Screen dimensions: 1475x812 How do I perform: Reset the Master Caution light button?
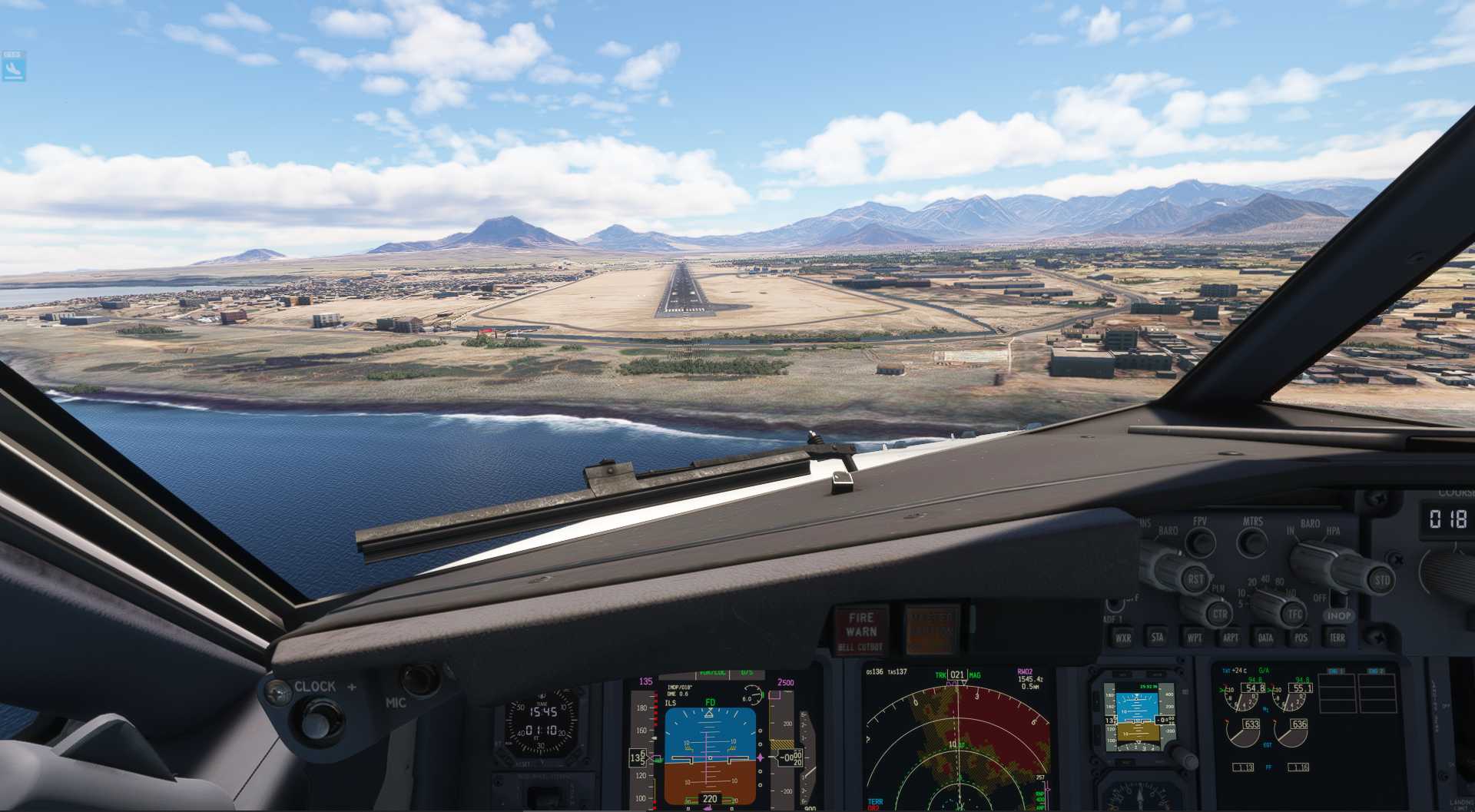click(x=931, y=631)
